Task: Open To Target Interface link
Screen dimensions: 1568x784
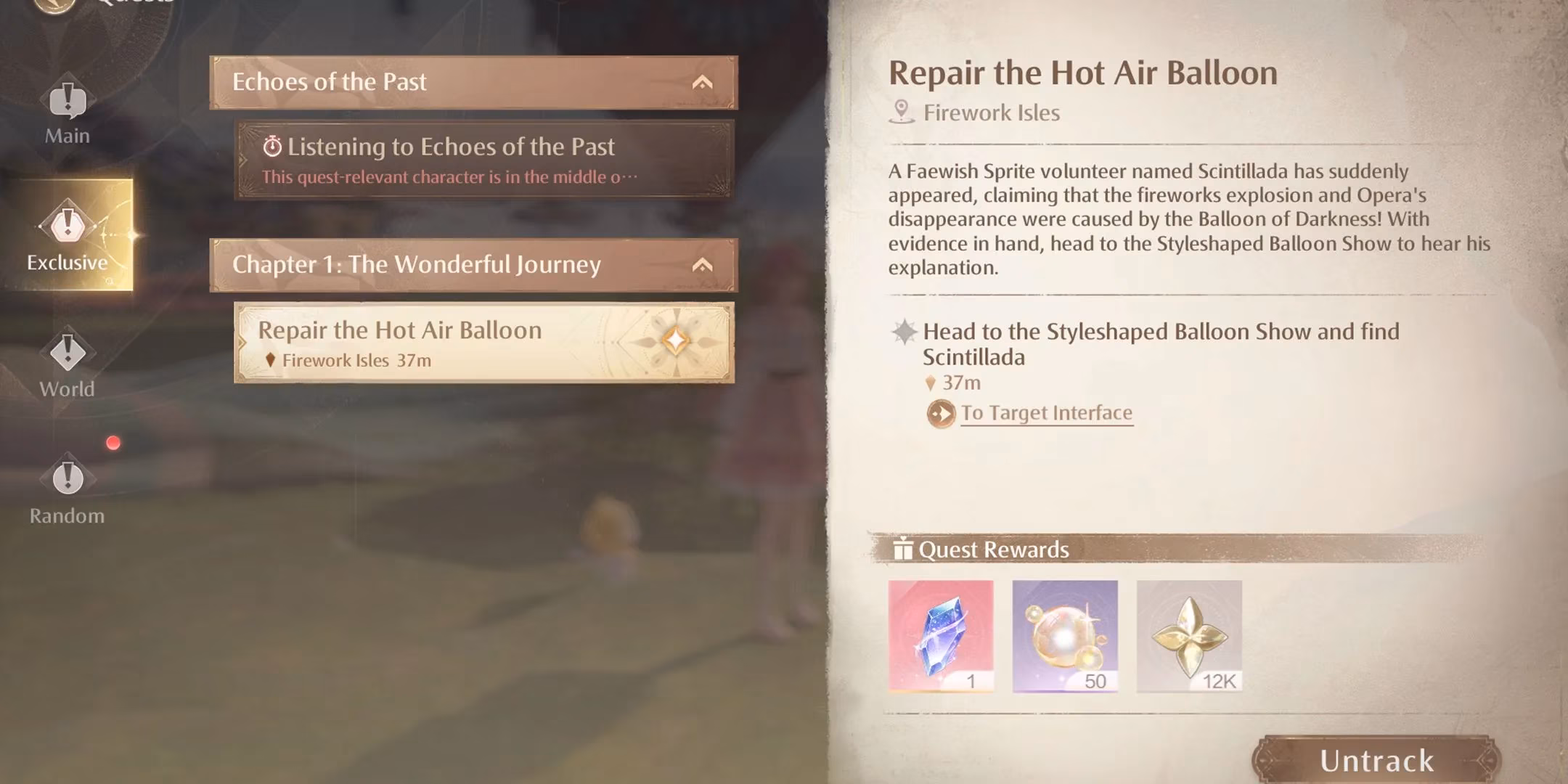Action: 1045,412
